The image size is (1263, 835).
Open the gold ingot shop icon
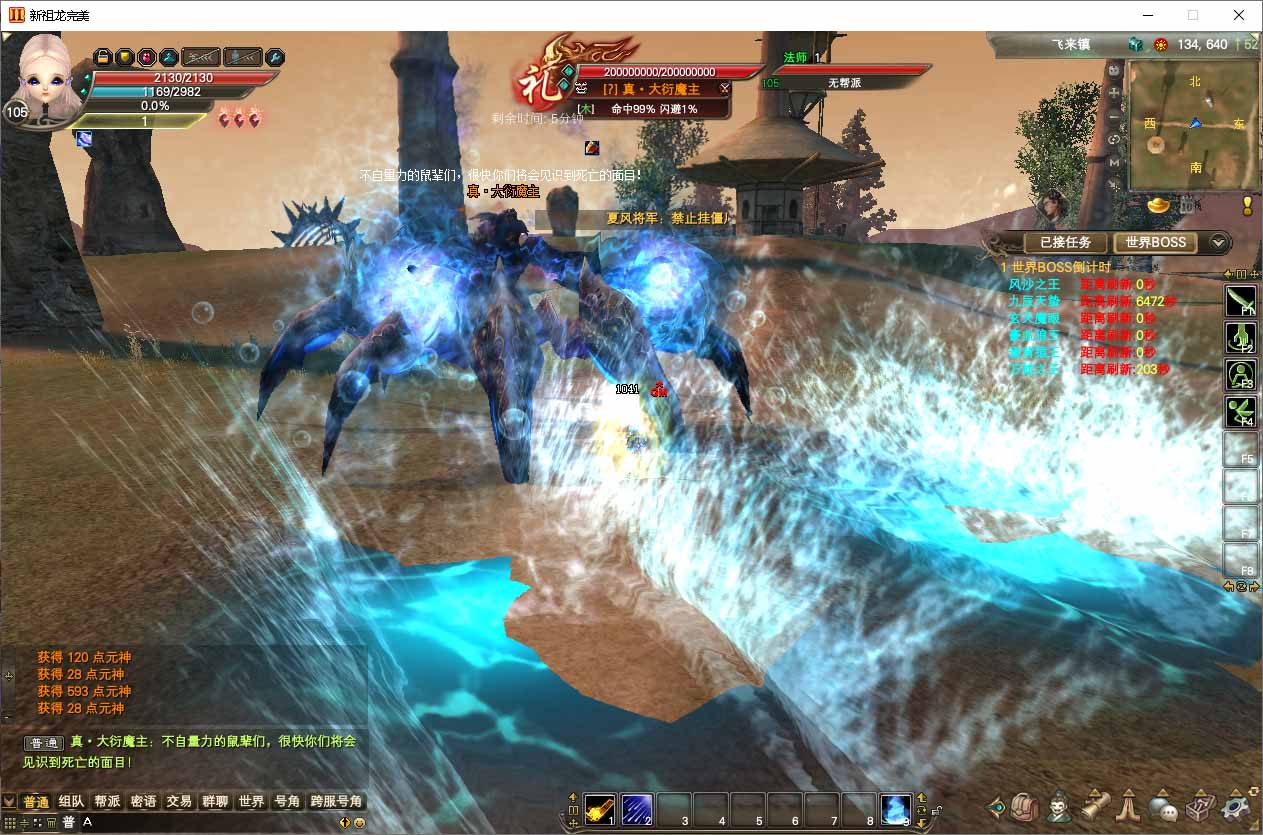tap(1158, 205)
